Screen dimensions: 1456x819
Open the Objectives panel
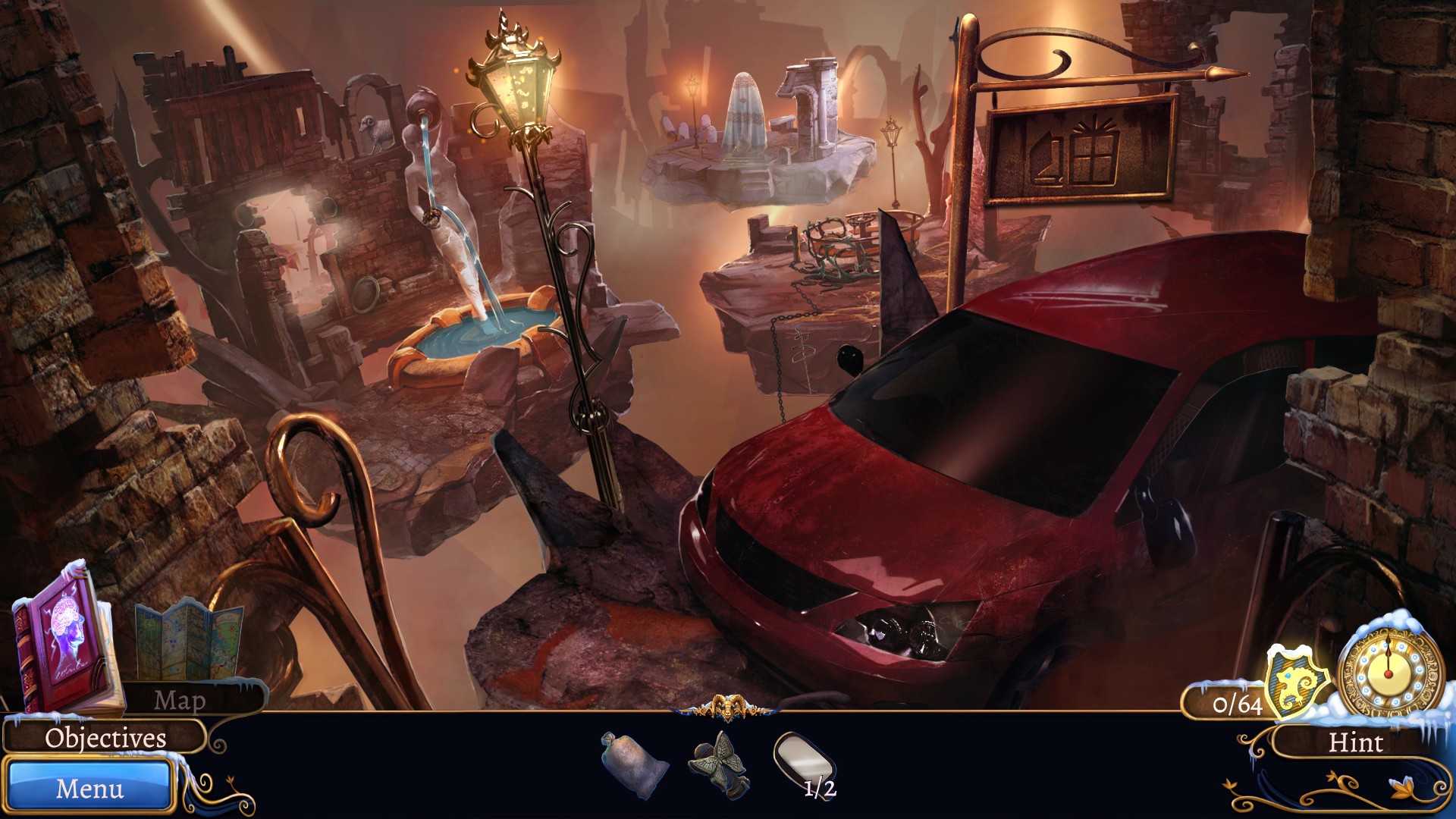[x=104, y=738]
